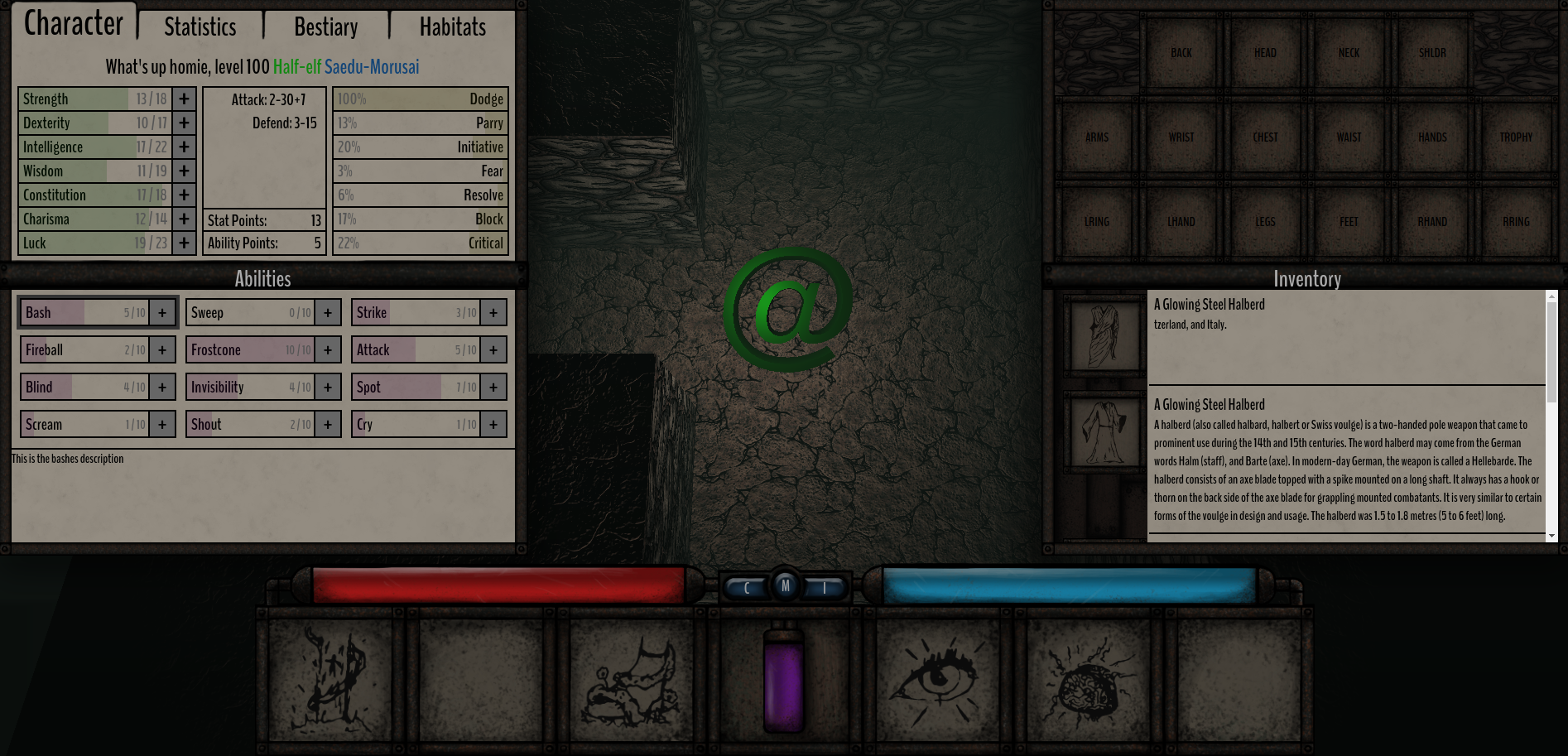Upgrade the Fireball ability with its plus button
1568x756 pixels.
[x=161, y=349]
